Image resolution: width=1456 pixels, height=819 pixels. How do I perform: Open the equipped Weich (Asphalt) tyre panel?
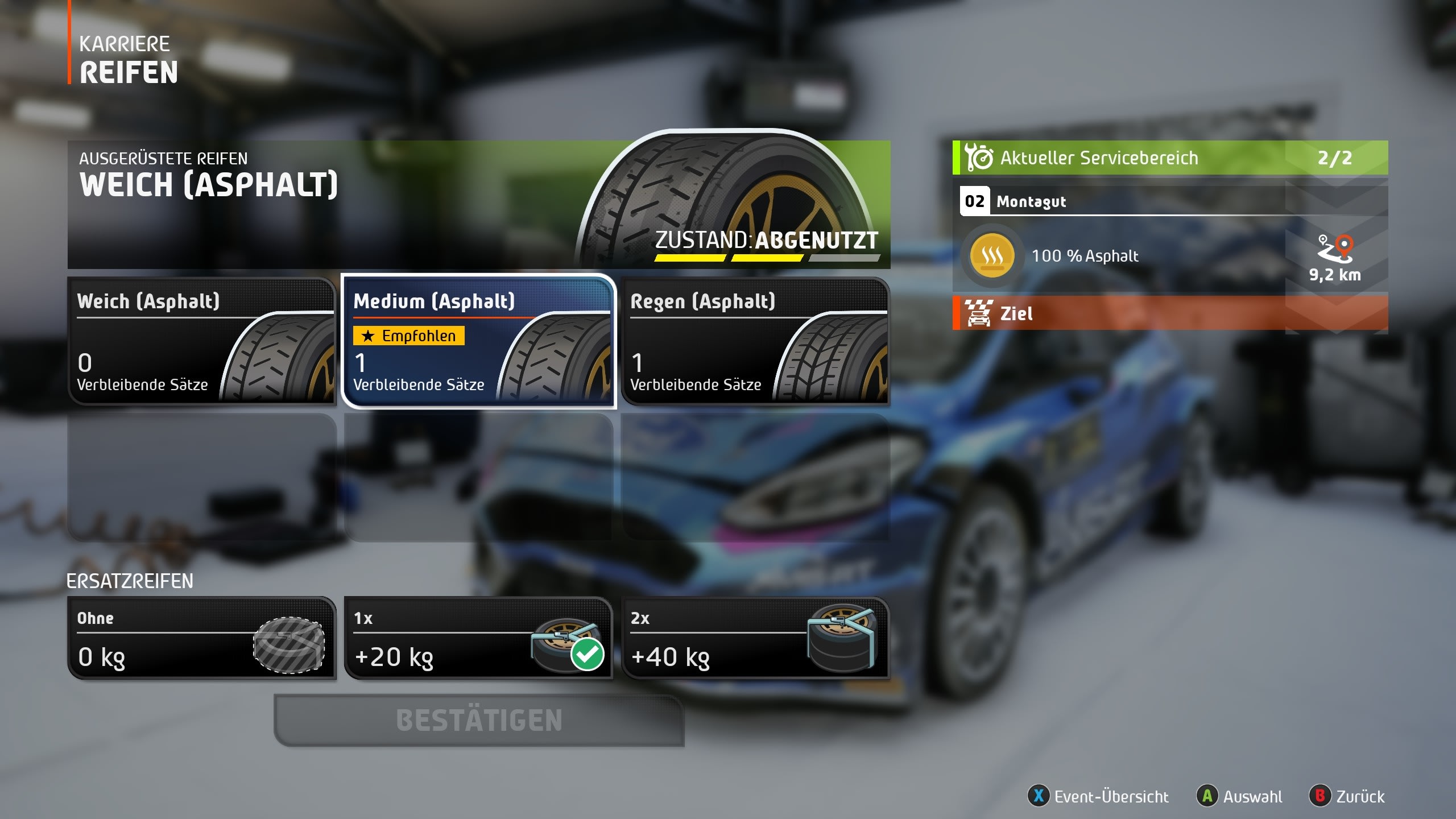point(478,205)
